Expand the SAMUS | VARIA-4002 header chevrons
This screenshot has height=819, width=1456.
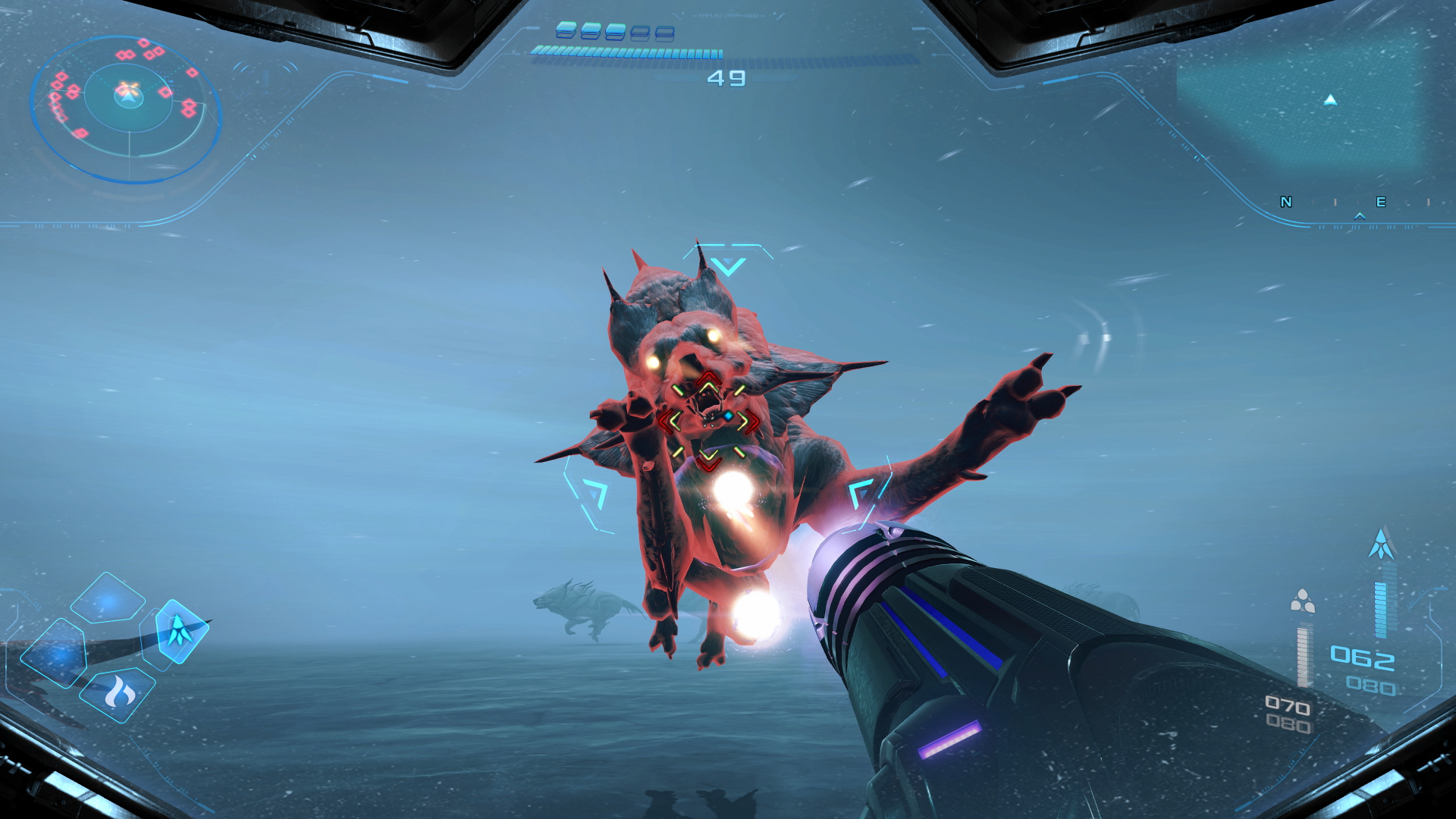pyautogui.click(x=730, y=15)
